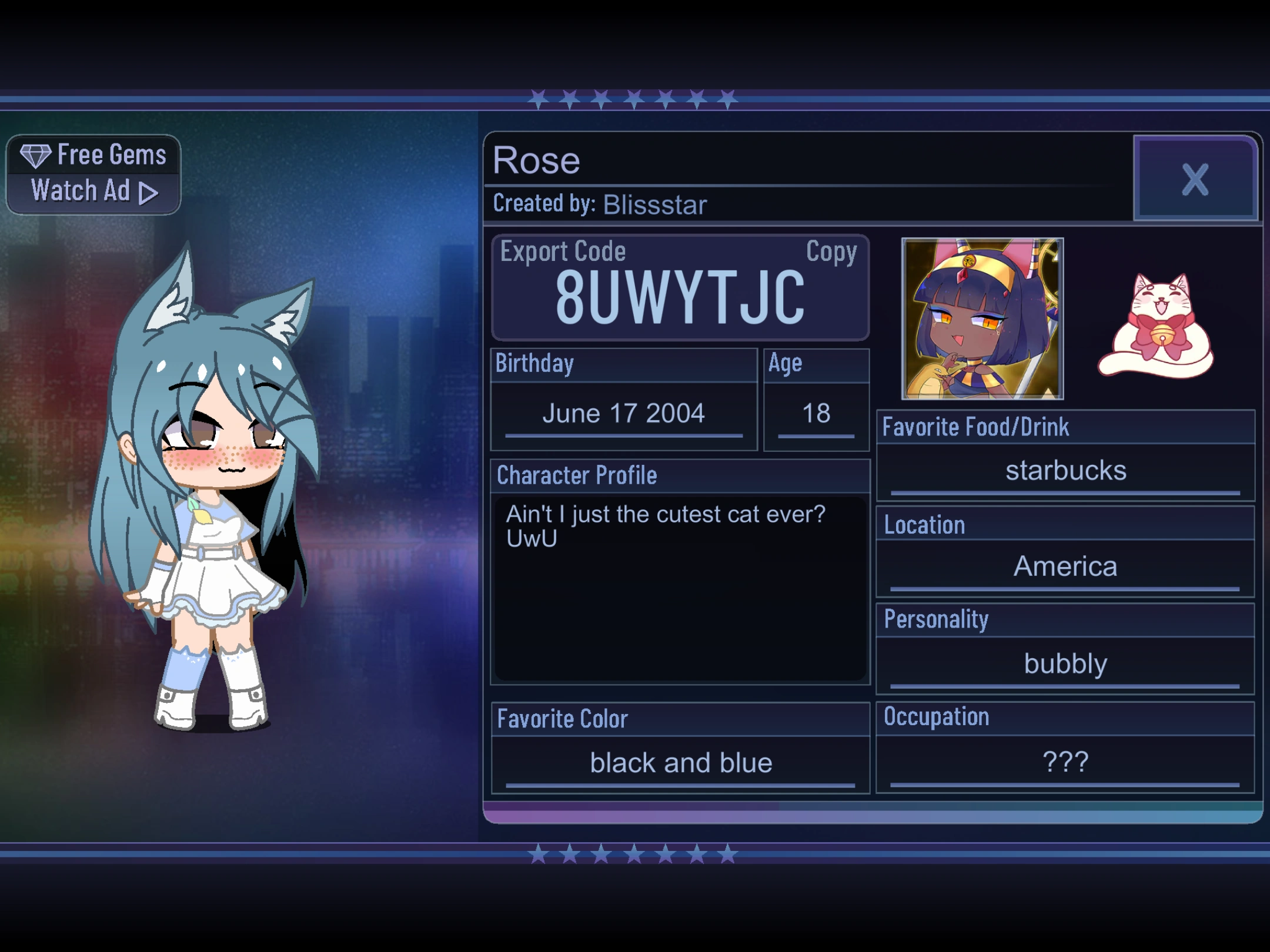Viewport: 1270px width, 952px height.
Task: Edit the Birthday field showing June 17 2004
Action: [623, 413]
